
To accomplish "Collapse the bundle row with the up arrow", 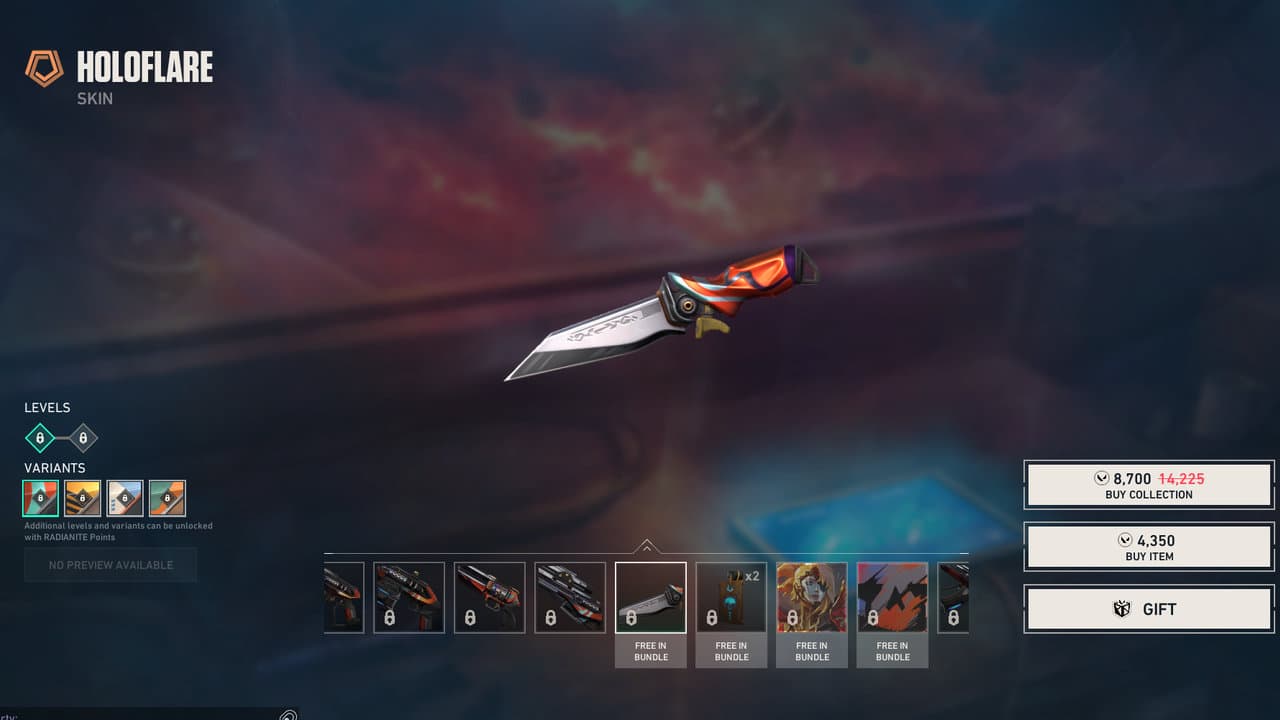I will tap(646, 546).
